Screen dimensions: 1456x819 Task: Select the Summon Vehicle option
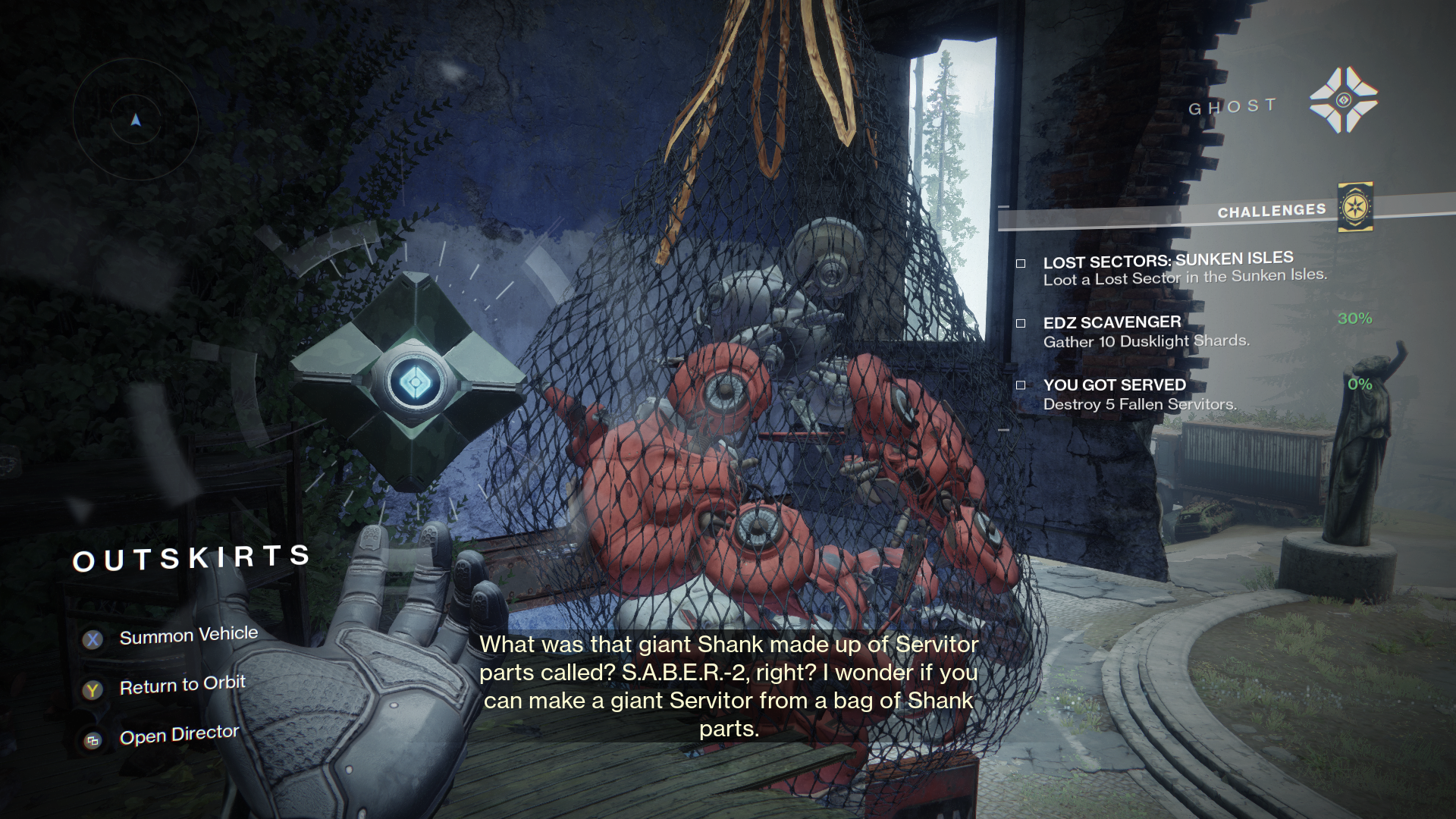(188, 635)
